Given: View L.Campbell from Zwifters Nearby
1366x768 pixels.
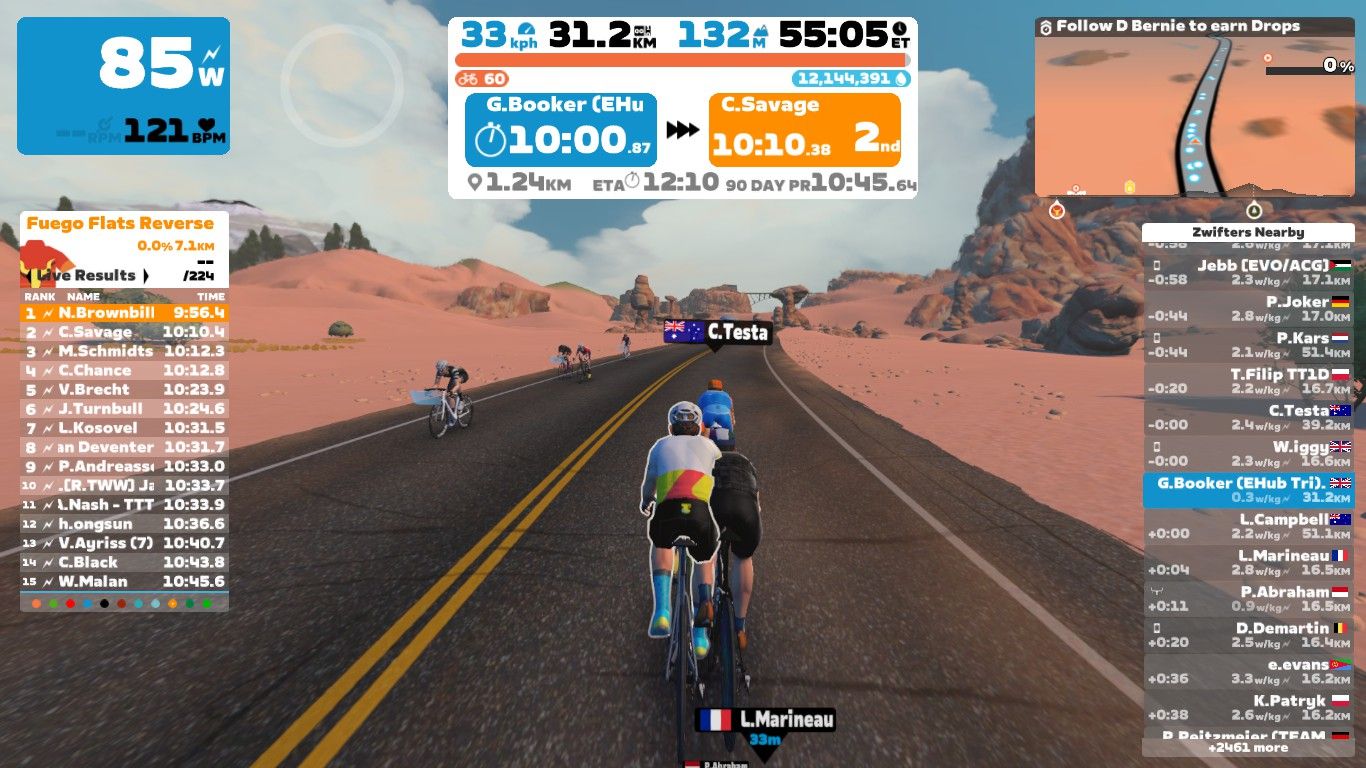Looking at the screenshot, I should point(1248,526).
